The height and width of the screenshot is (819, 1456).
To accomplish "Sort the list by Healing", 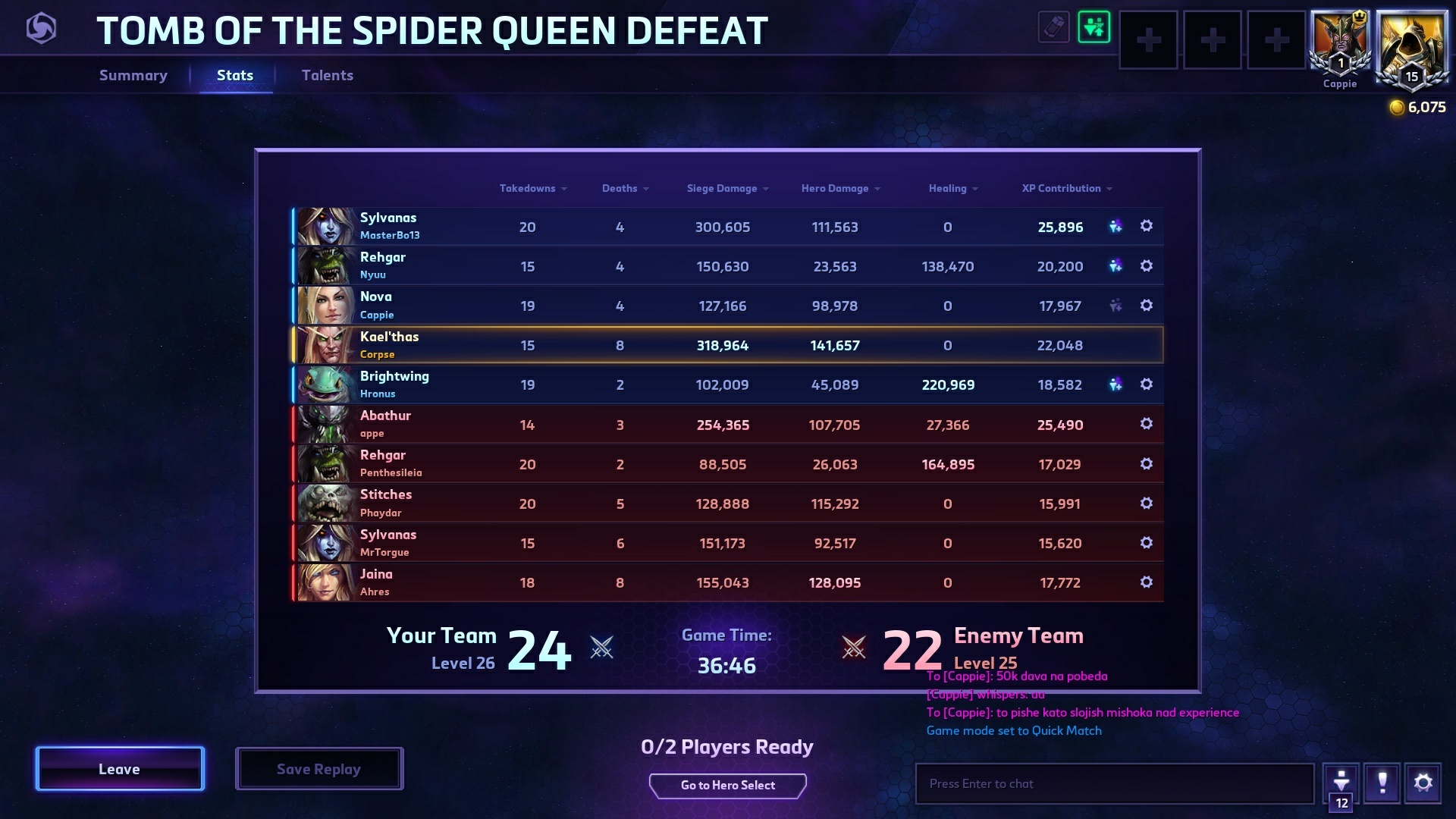I will 952,188.
